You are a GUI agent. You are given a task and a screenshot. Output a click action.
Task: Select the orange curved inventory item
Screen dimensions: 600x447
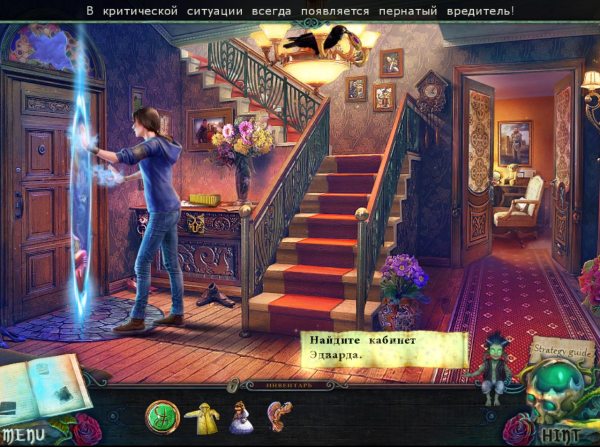pyautogui.click(x=278, y=415)
